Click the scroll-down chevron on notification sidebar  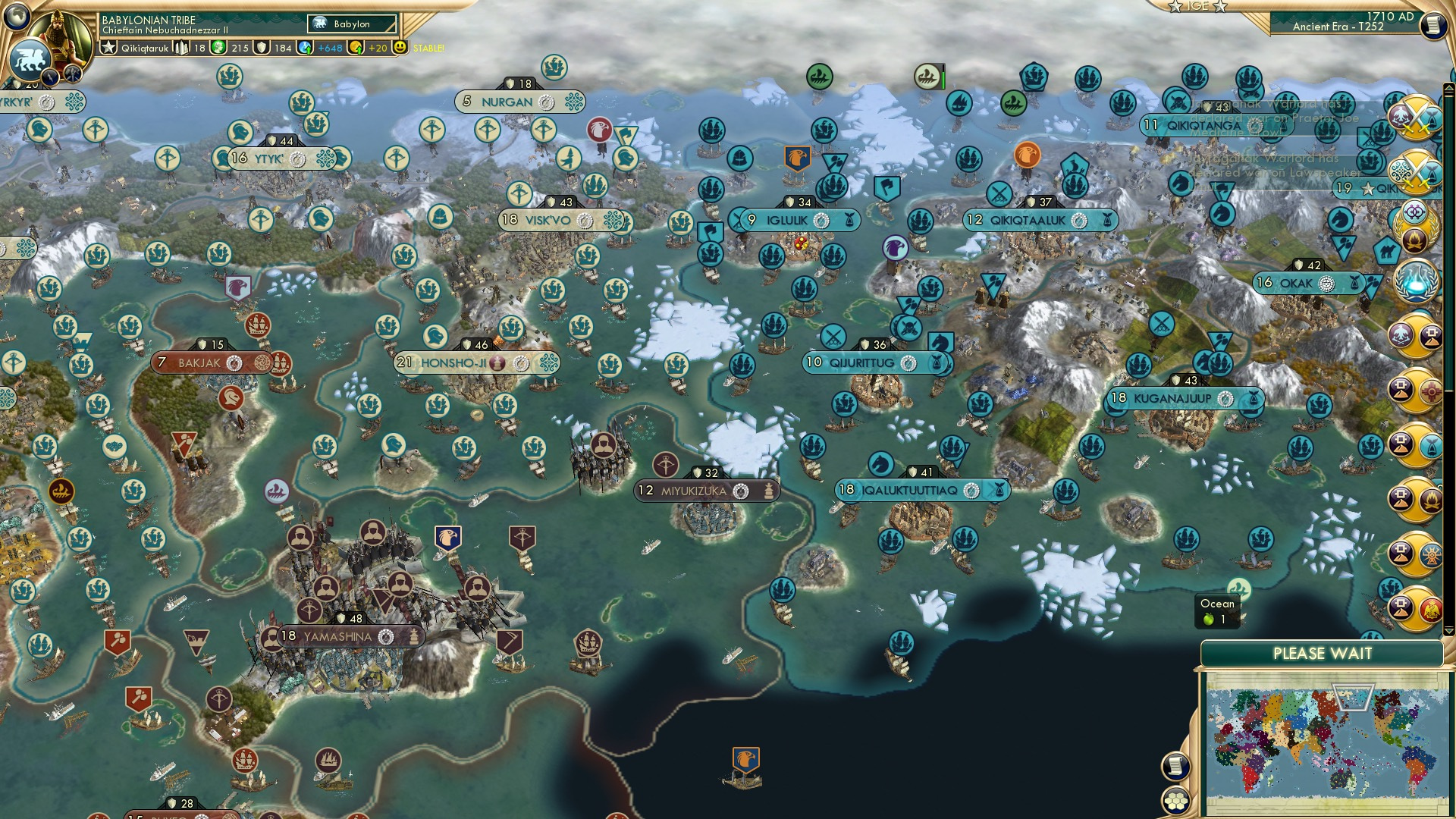1448,629
